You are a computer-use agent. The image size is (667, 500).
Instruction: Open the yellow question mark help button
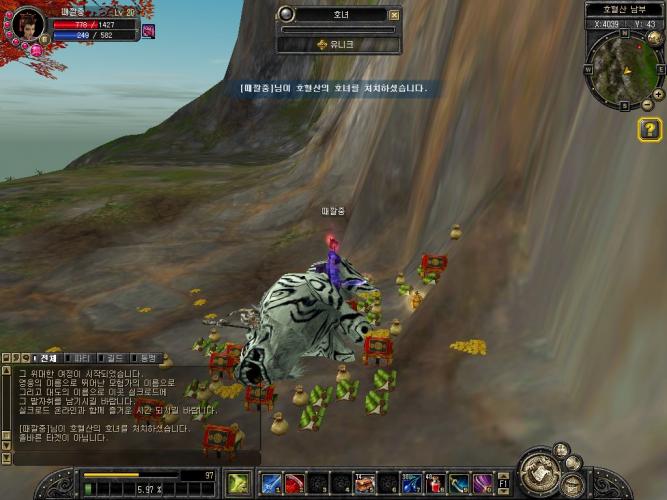pos(649,130)
